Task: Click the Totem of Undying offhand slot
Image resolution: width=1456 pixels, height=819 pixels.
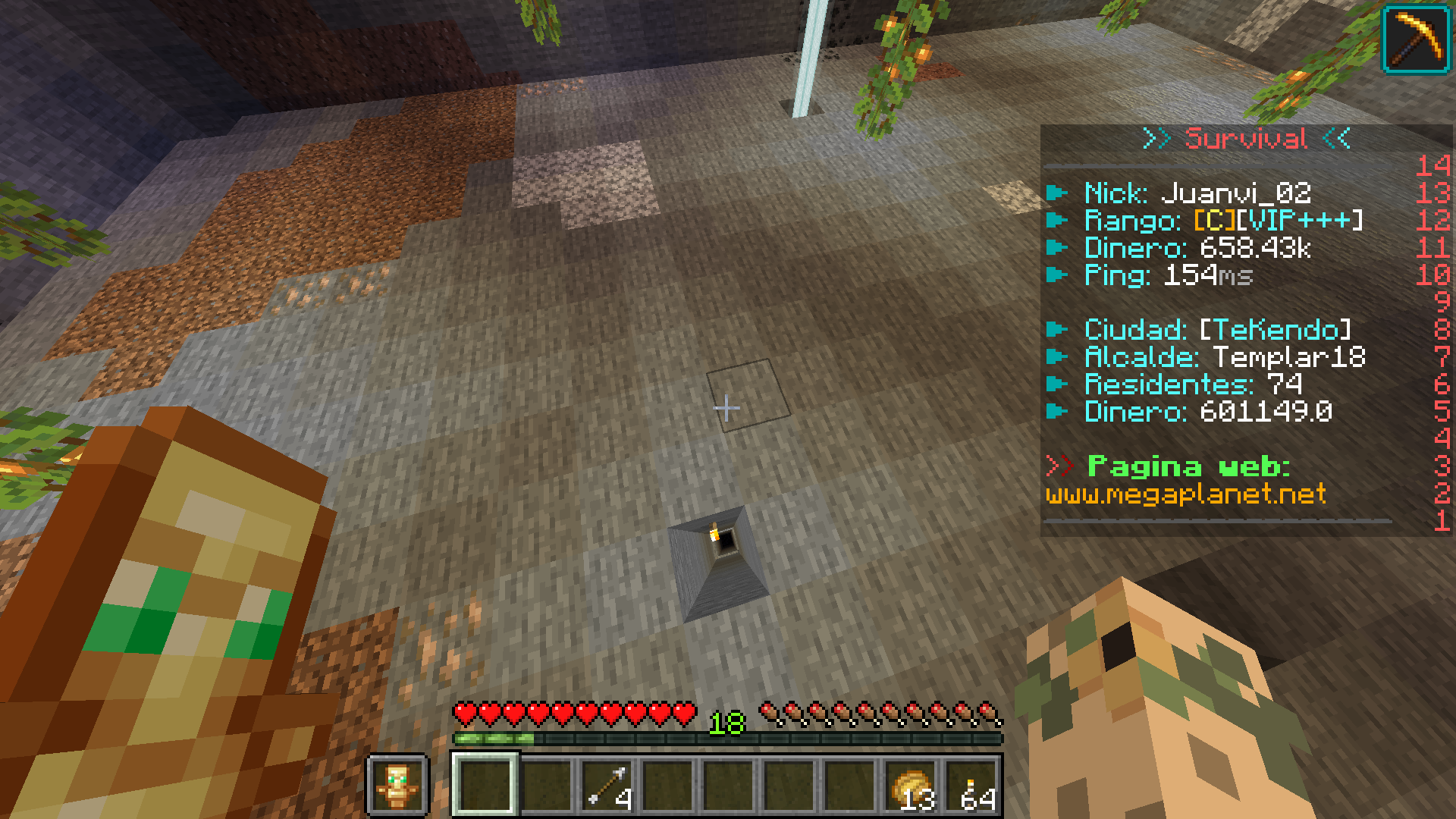Action: 397,785
